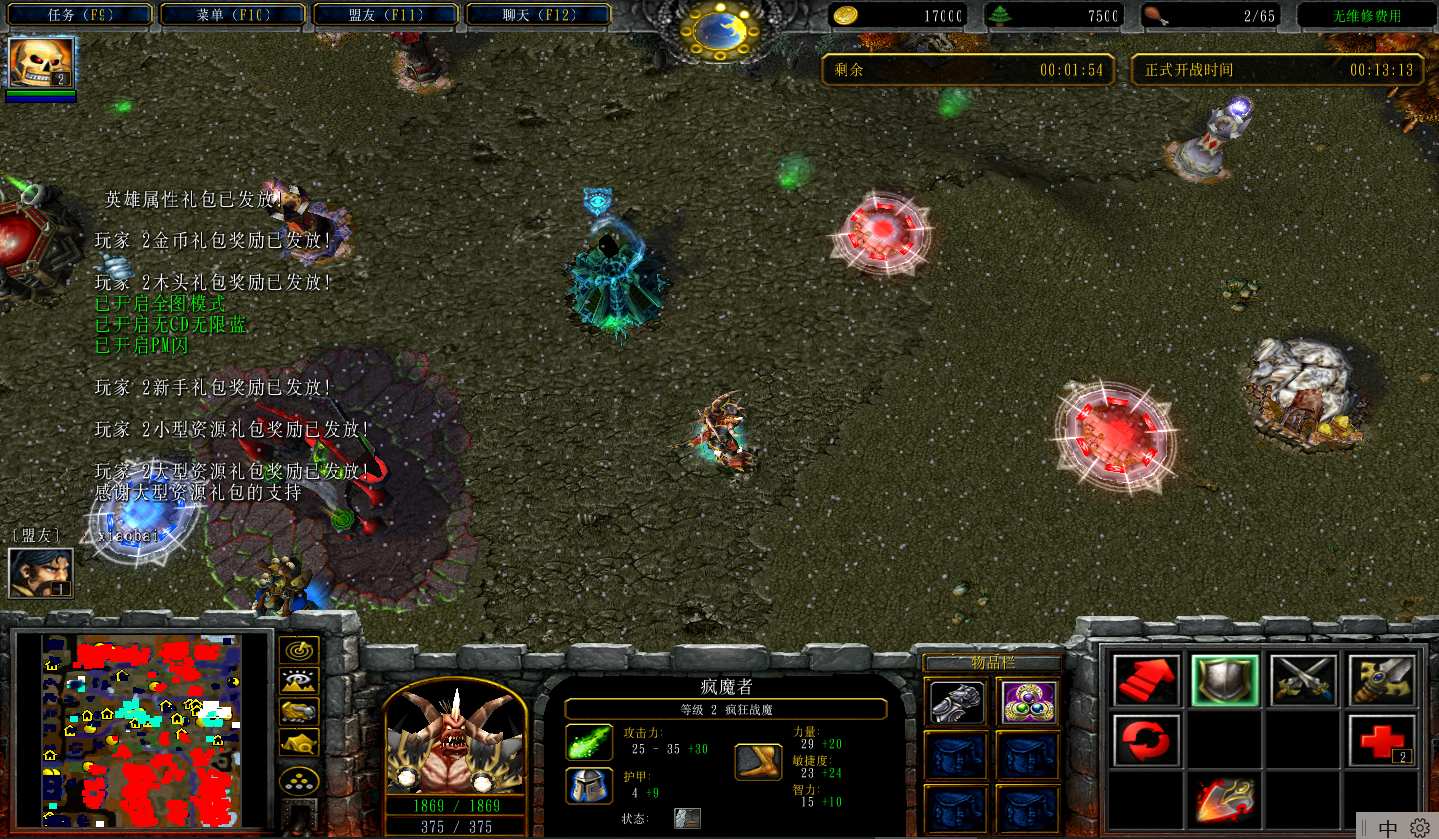Open the red cross hero skills menu
The image size is (1439, 839).
(x=1381, y=740)
